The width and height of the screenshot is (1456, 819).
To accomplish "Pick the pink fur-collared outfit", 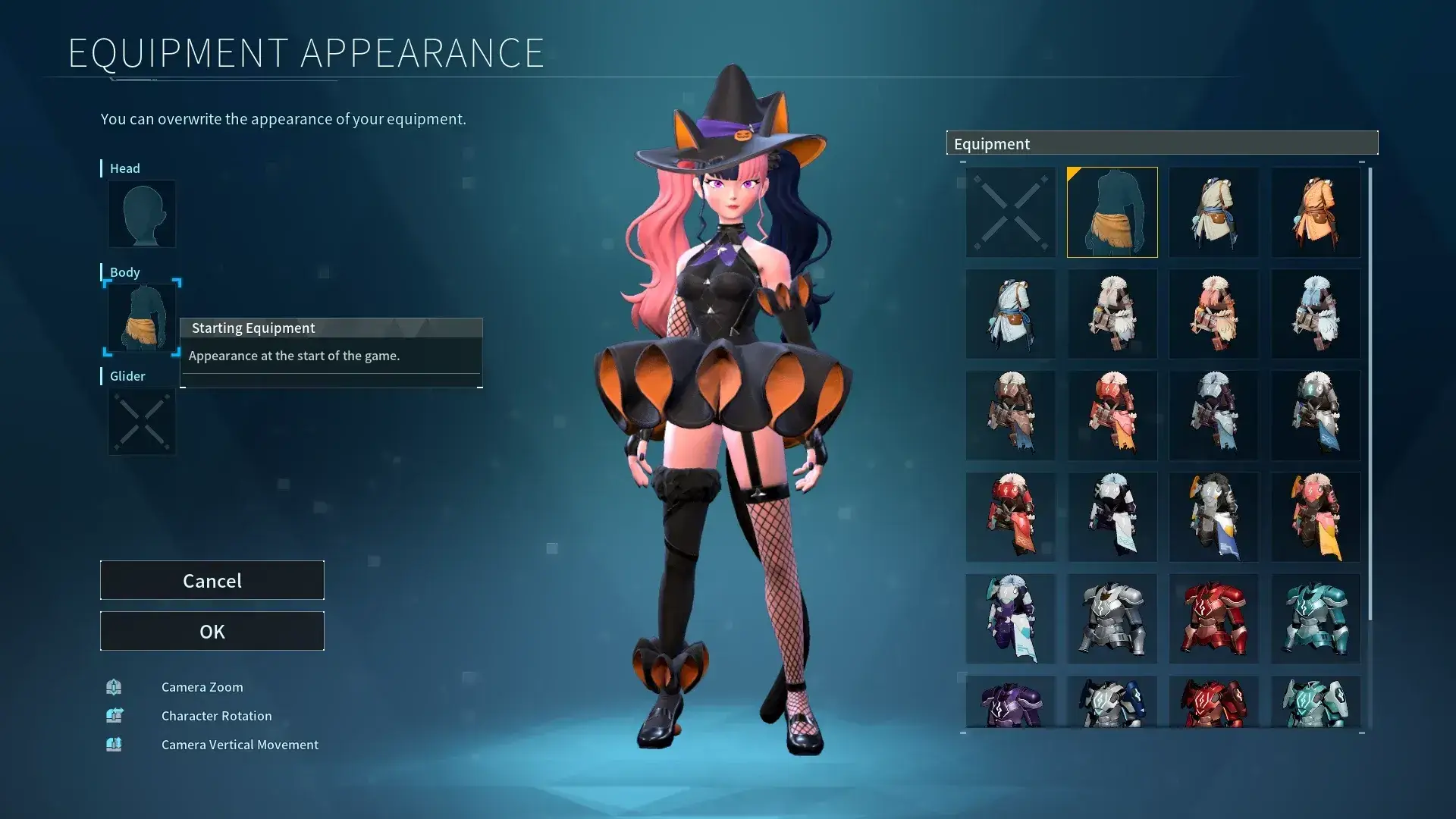I will 1213,314.
